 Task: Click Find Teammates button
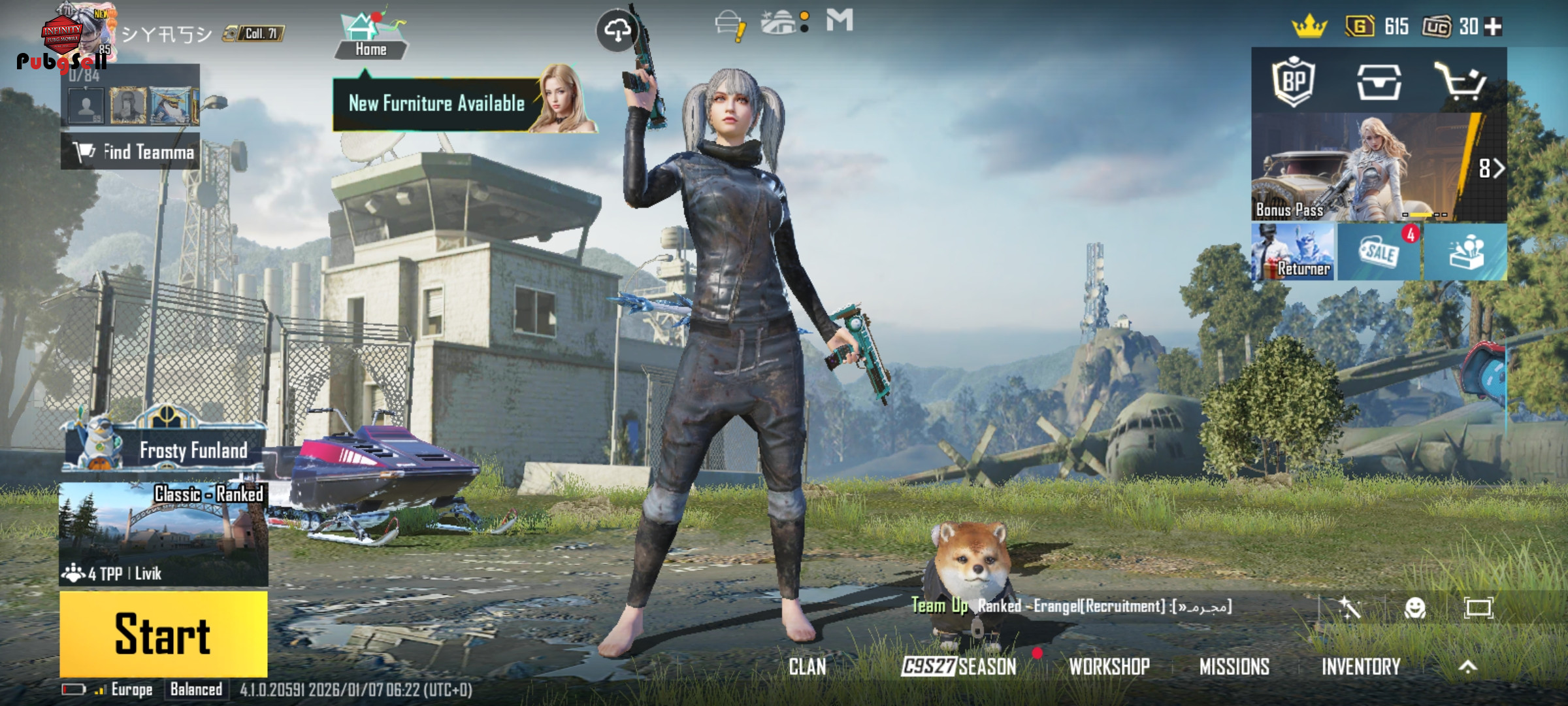131,152
